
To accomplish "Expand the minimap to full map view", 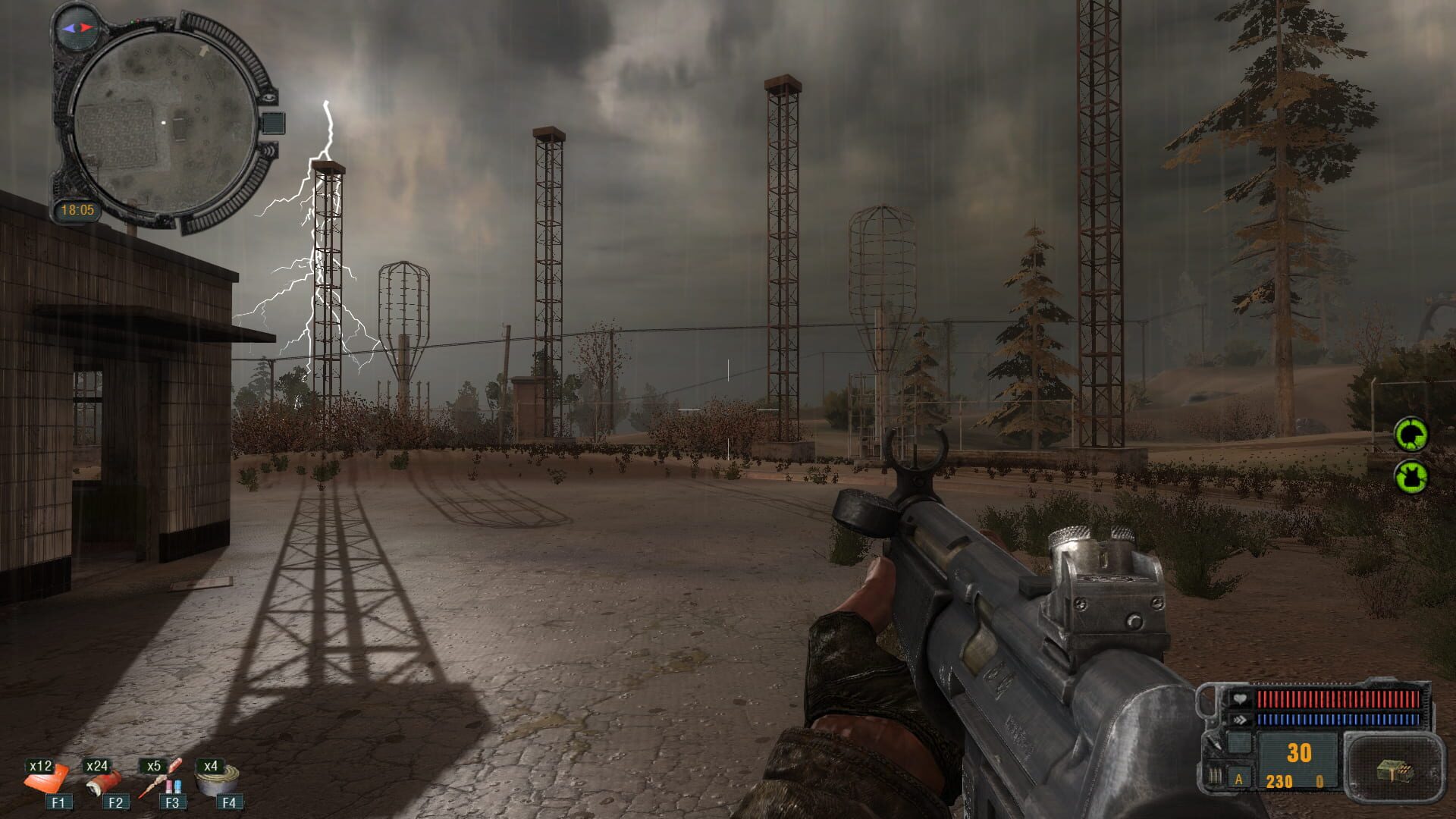I will tap(163, 121).
